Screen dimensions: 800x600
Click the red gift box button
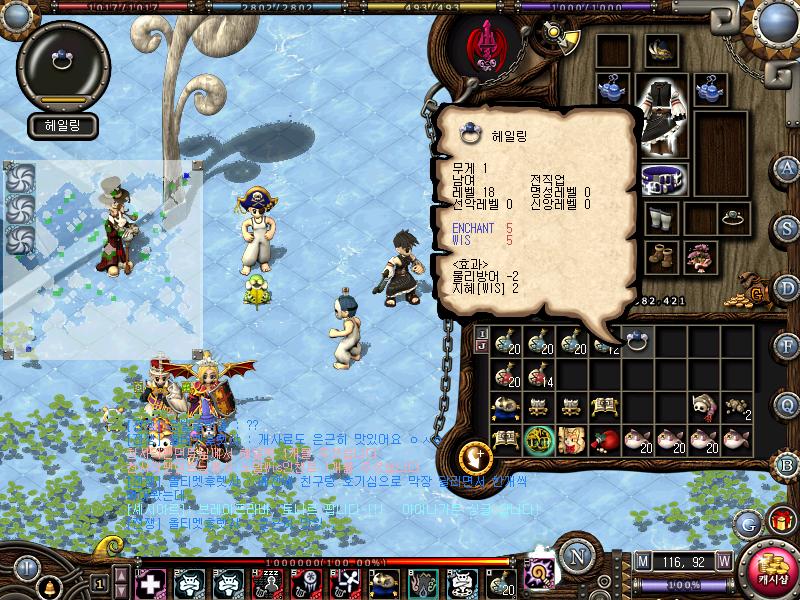(x=780, y=521)
